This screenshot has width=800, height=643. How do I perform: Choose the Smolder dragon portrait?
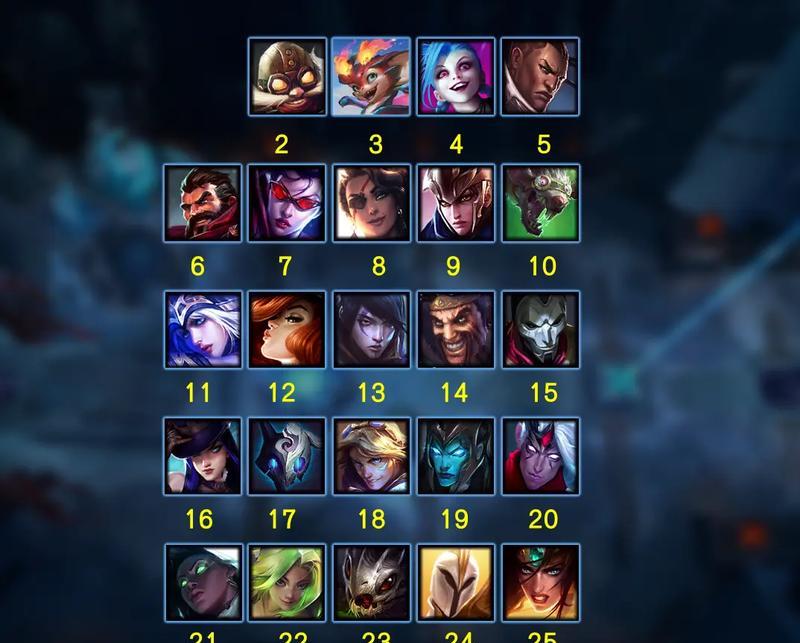pos(371,77)
